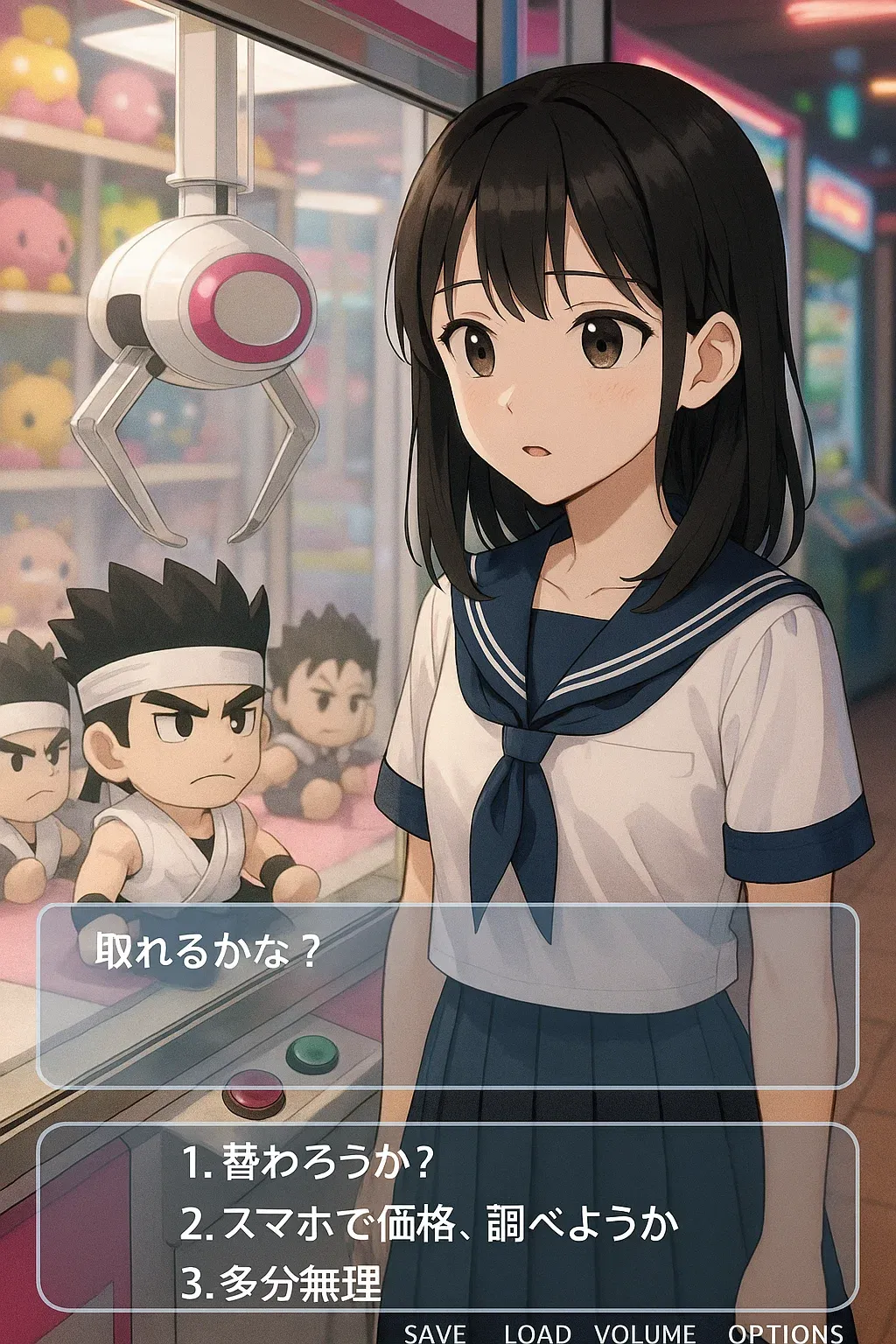This screenshot has width=896, height=1344.
Task: Open the LOAD menu
Action: click(537, 1333)
